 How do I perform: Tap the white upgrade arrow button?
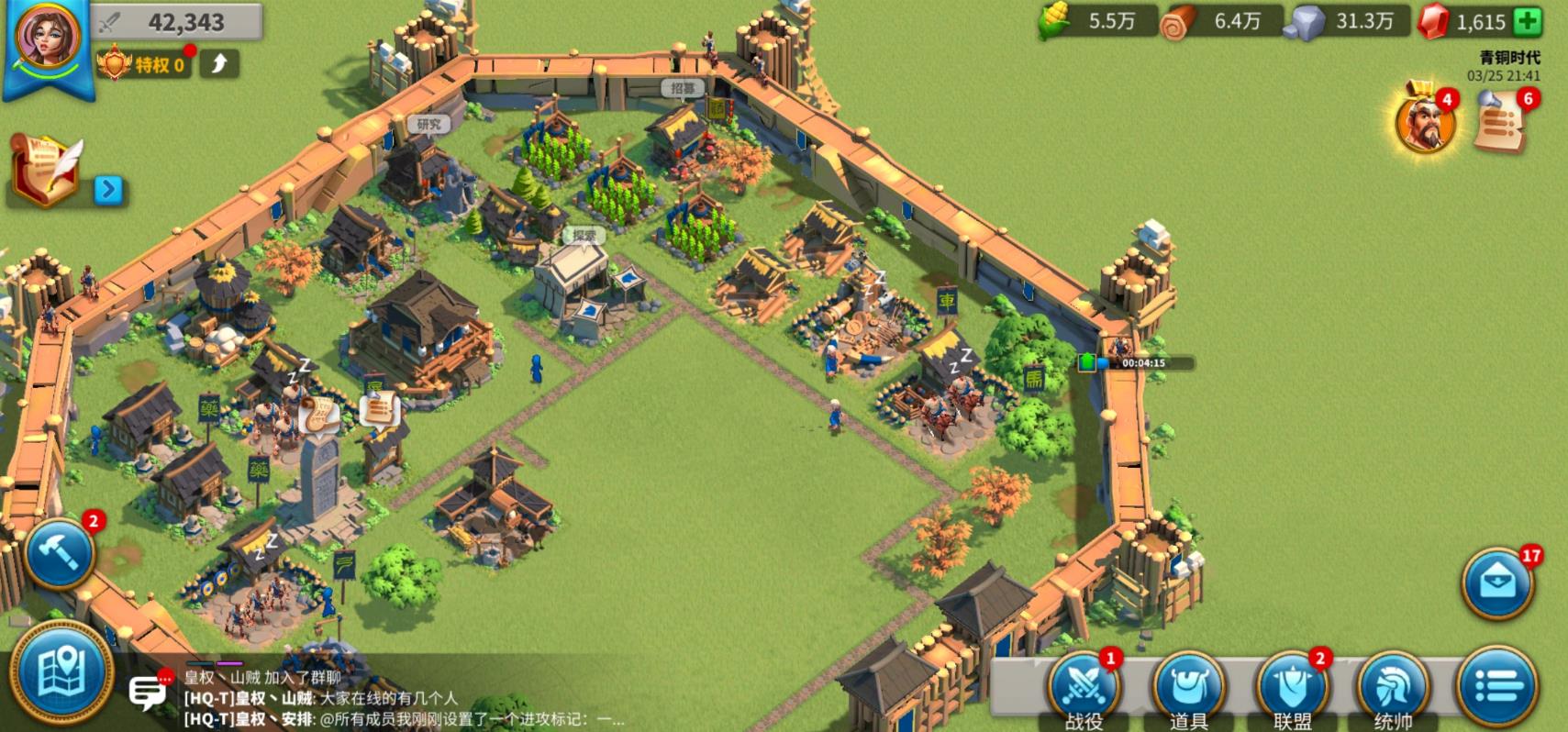(219, 63)
